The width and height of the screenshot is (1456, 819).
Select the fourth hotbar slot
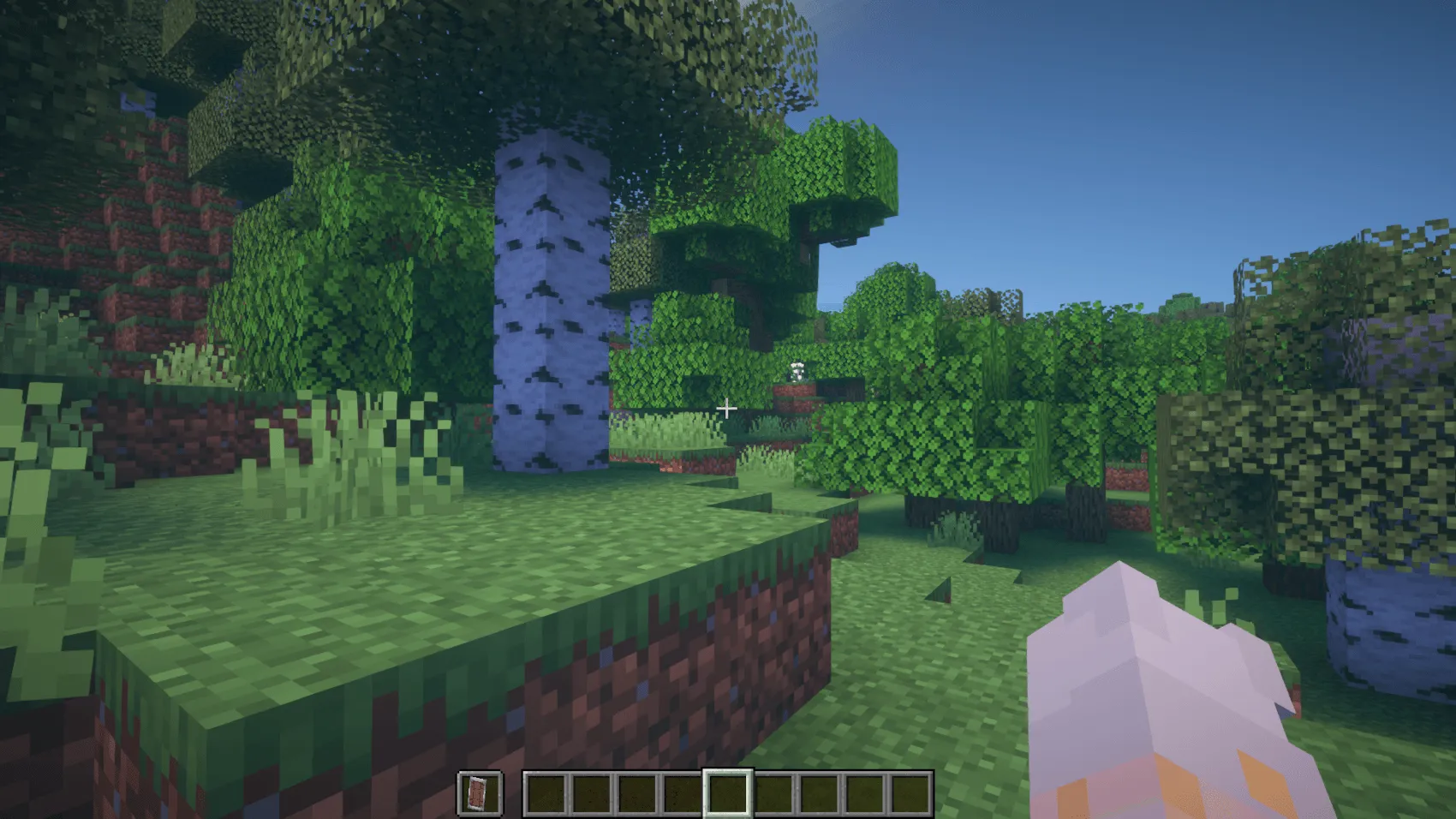coord(684,794)
